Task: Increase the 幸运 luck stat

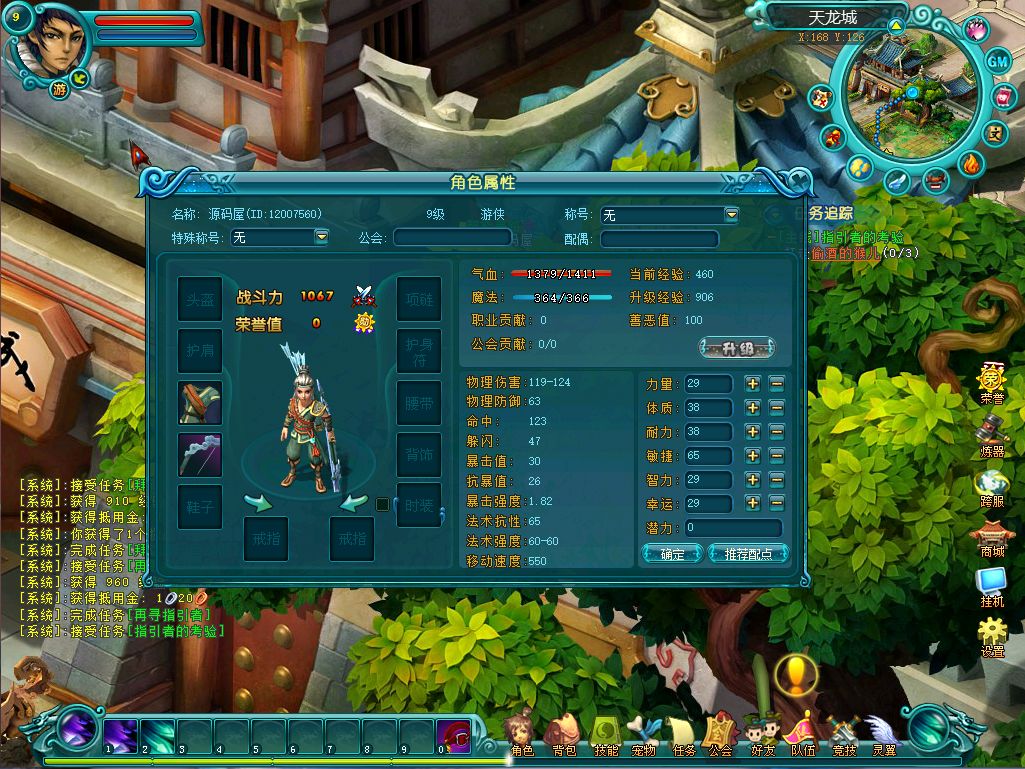Action: tap(753, 504)
